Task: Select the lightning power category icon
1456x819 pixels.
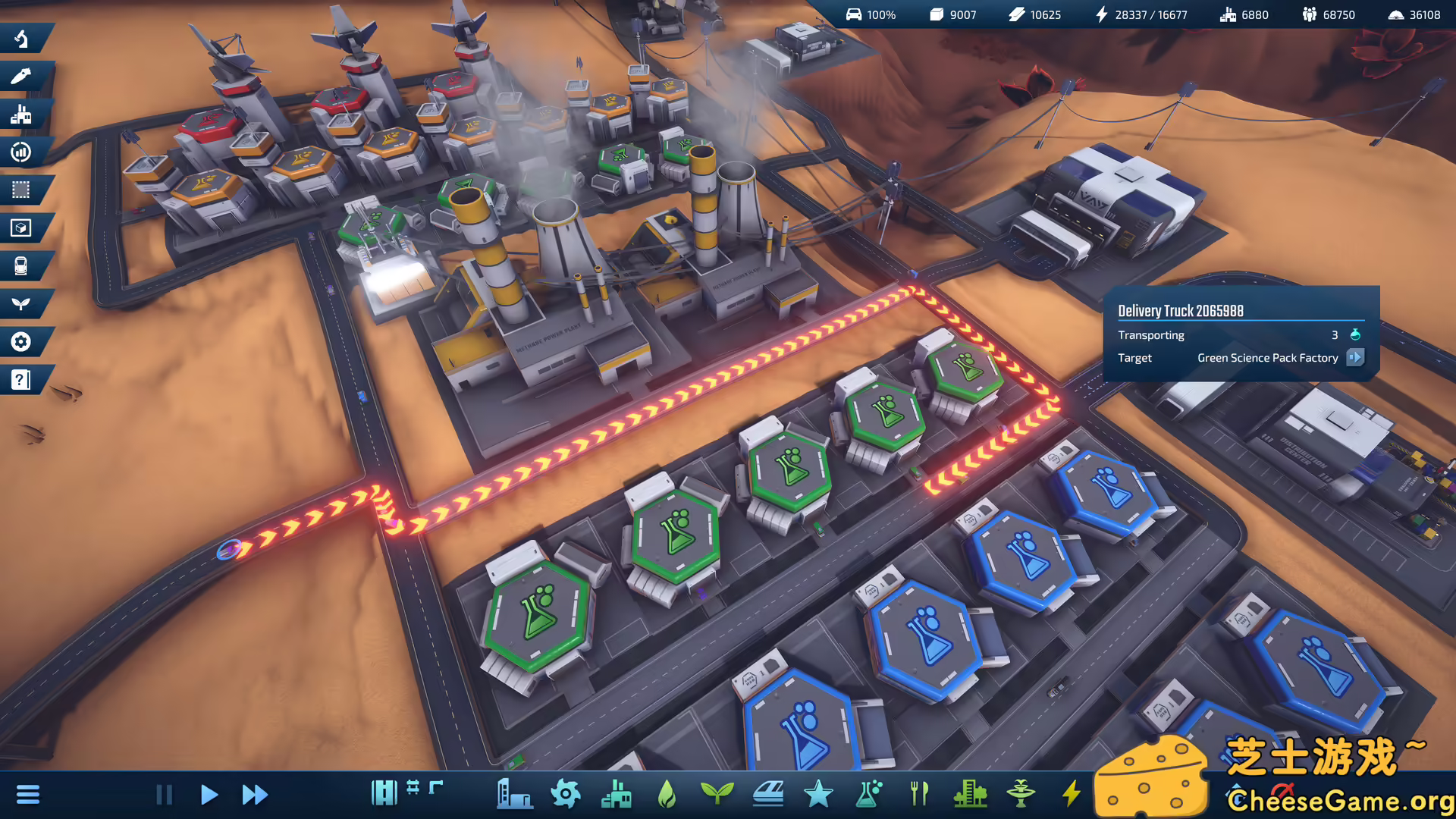Action: pyautogui.click(x=1072, y=795)
